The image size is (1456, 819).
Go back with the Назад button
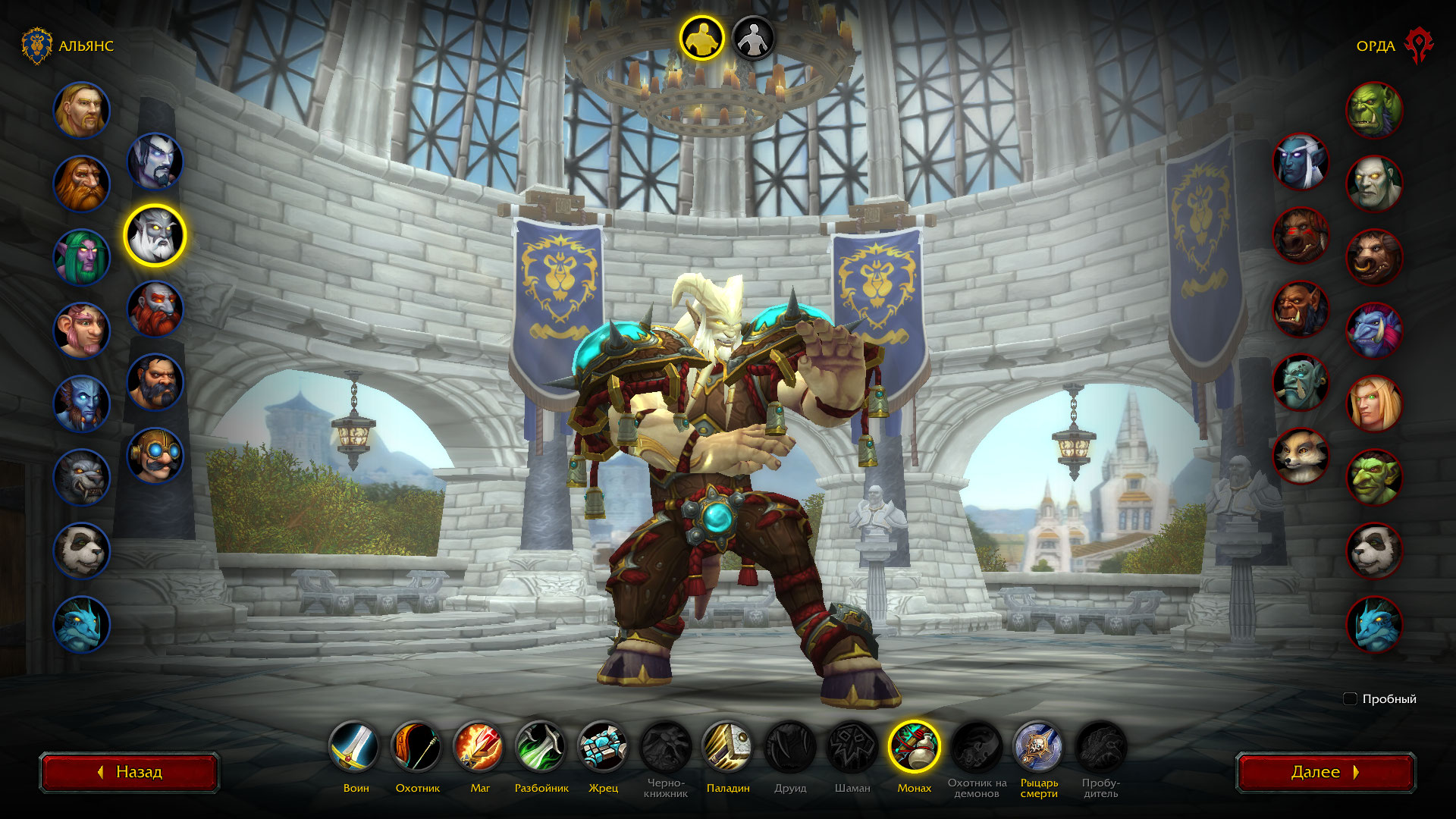(x=130, y=772)
